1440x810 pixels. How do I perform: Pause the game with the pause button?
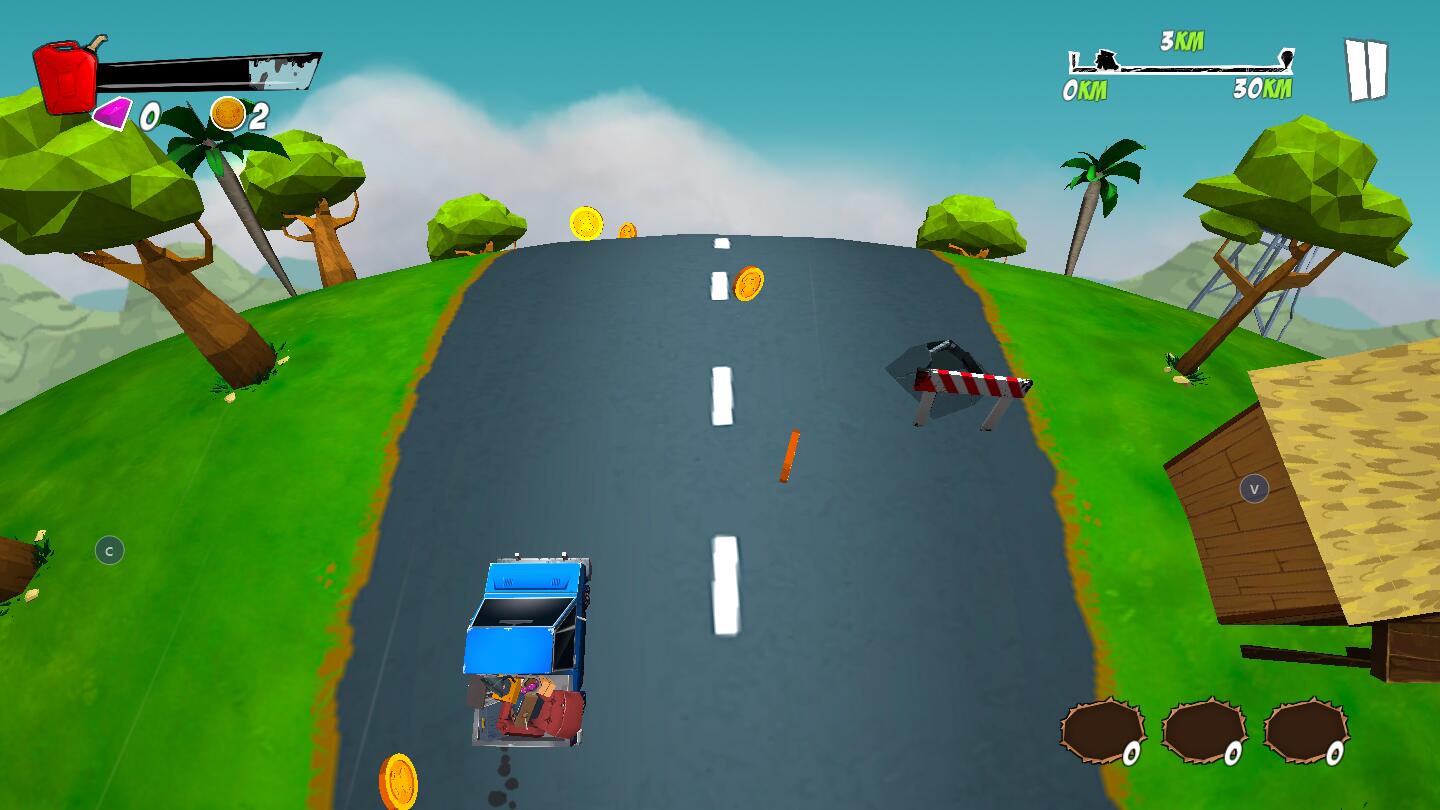[1365, 70]
